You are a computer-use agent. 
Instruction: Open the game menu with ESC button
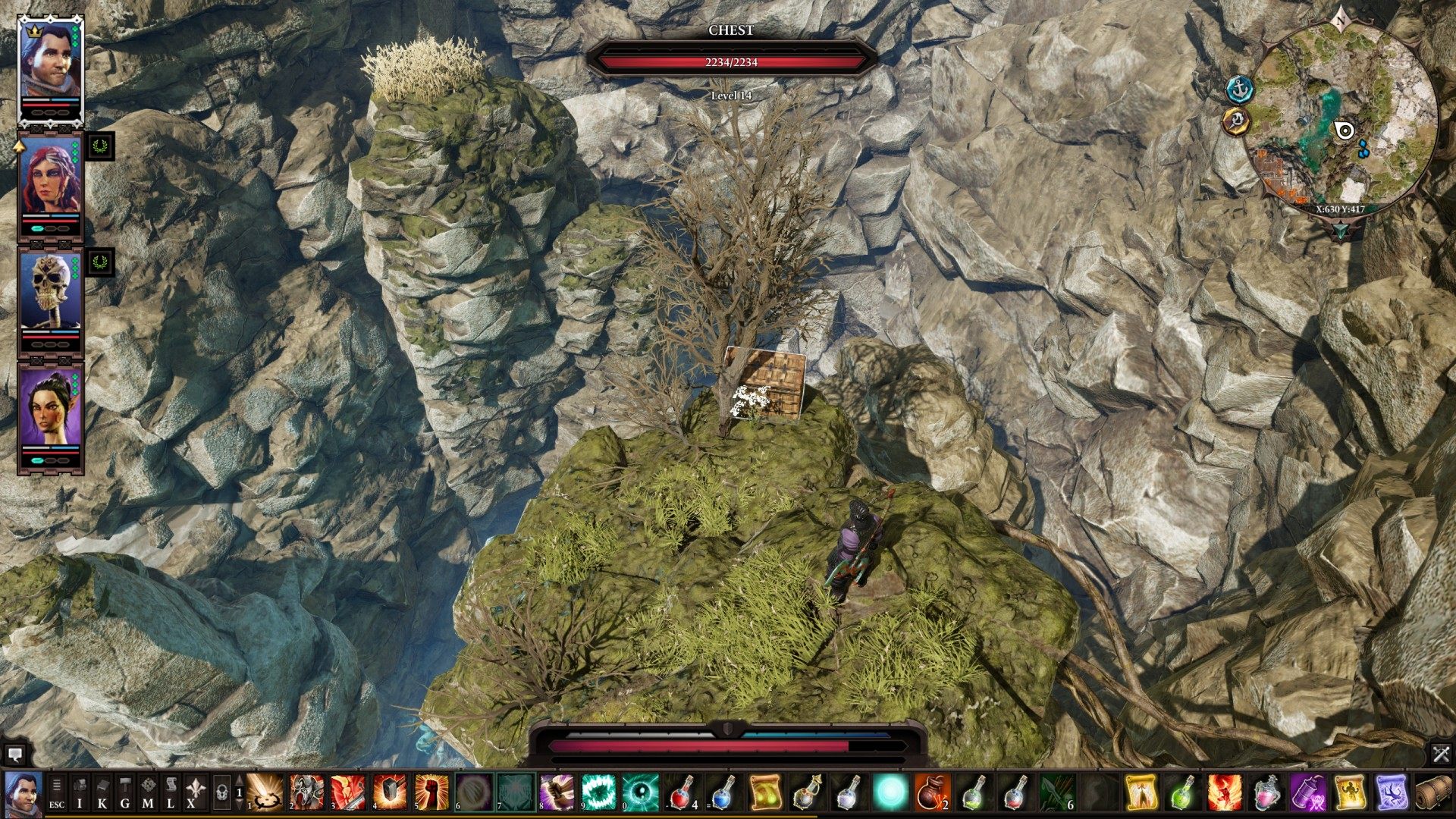(57, 793)
